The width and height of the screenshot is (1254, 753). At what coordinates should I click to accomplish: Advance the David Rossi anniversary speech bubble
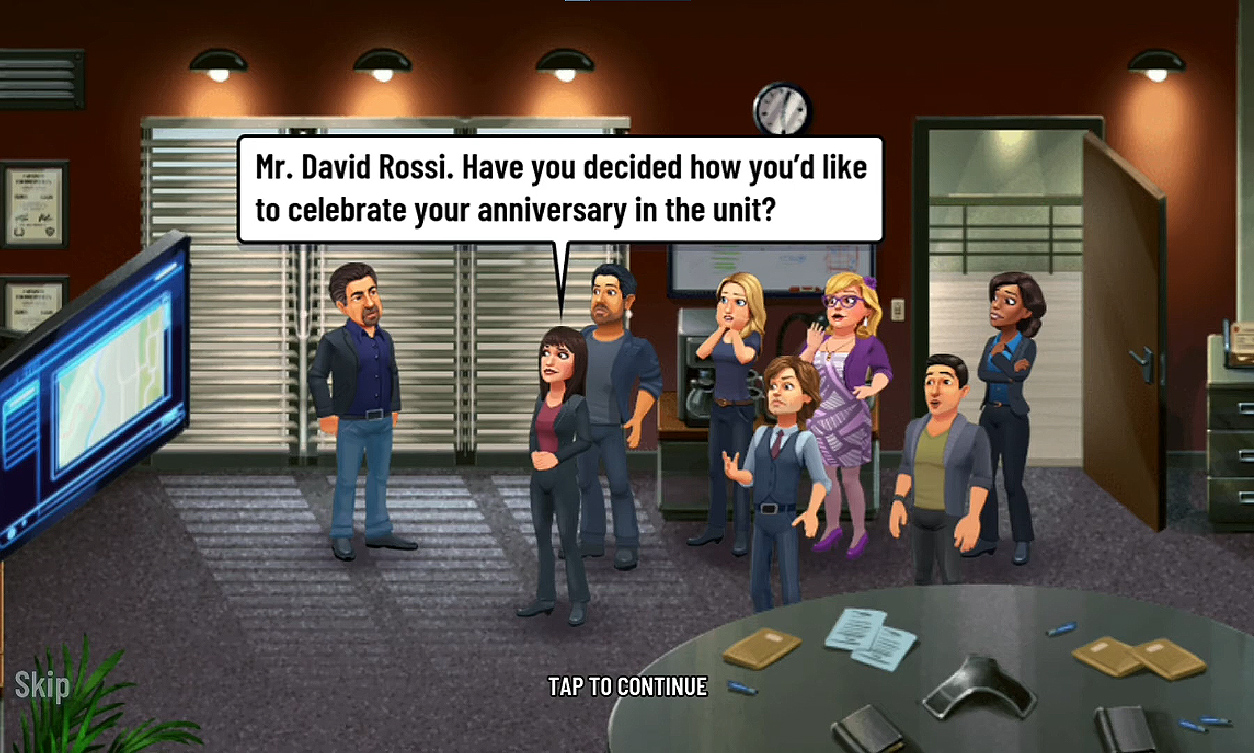[x=560, y=189]
